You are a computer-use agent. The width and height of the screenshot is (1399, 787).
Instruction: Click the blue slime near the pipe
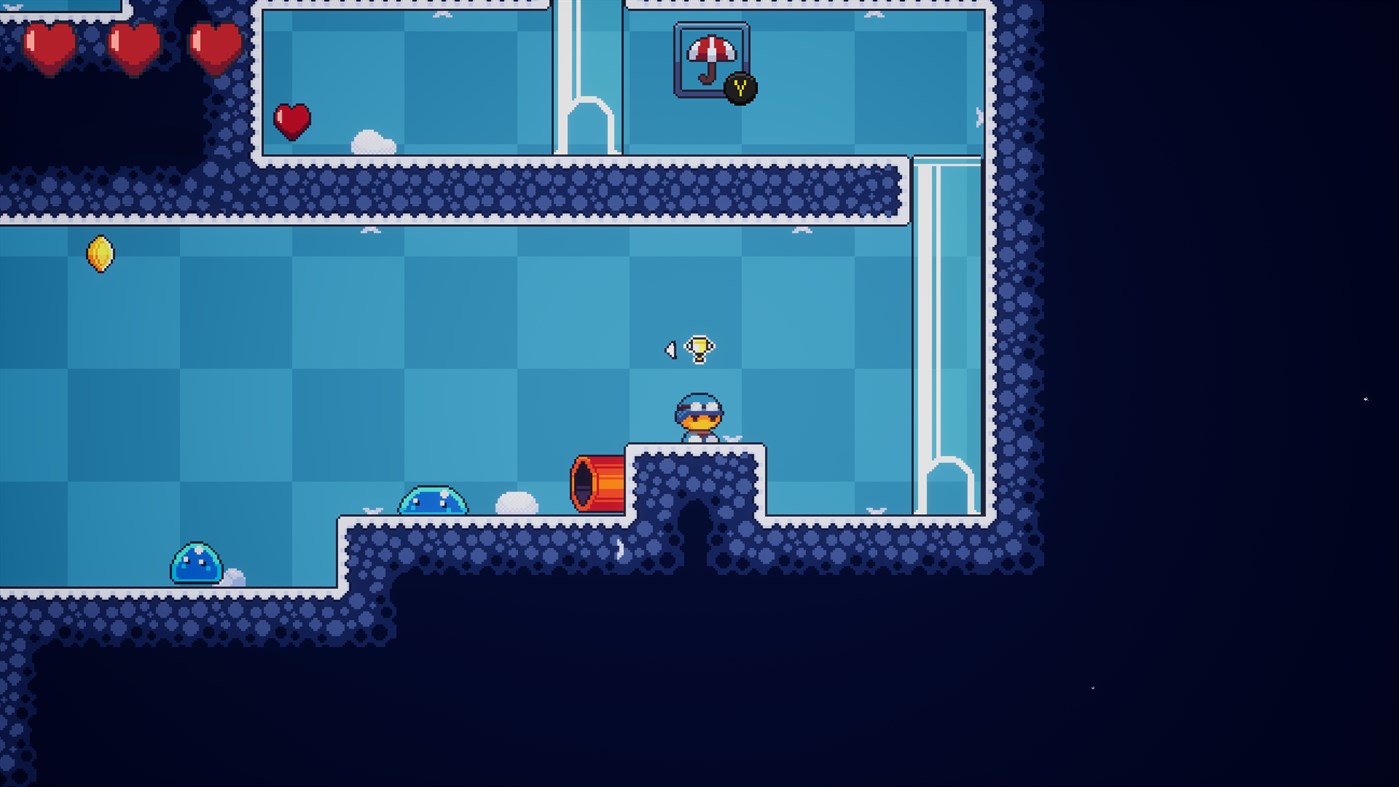pyautogui.click(x=434, y=500)
